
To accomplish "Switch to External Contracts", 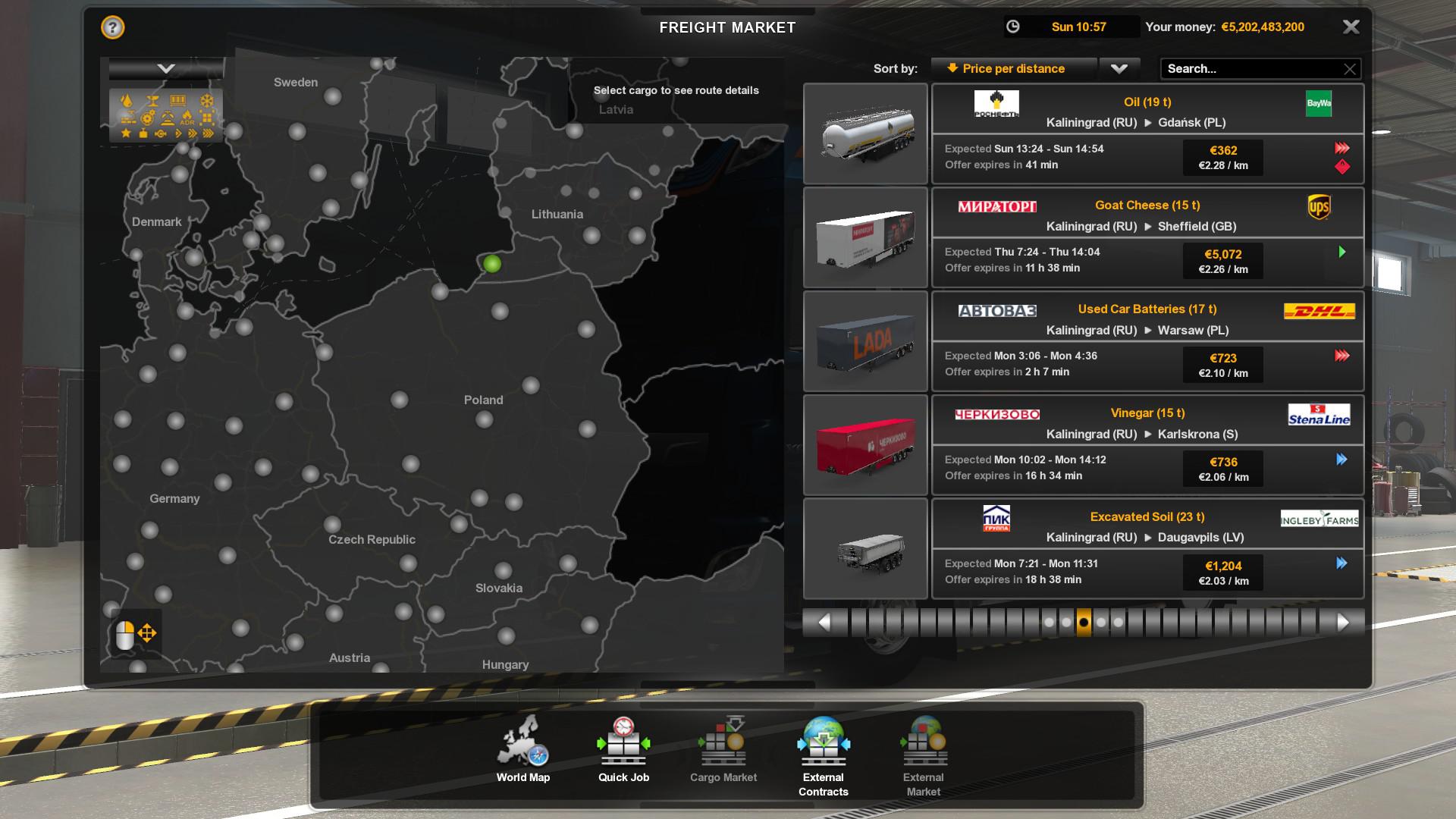I will [x=823, y=756].
